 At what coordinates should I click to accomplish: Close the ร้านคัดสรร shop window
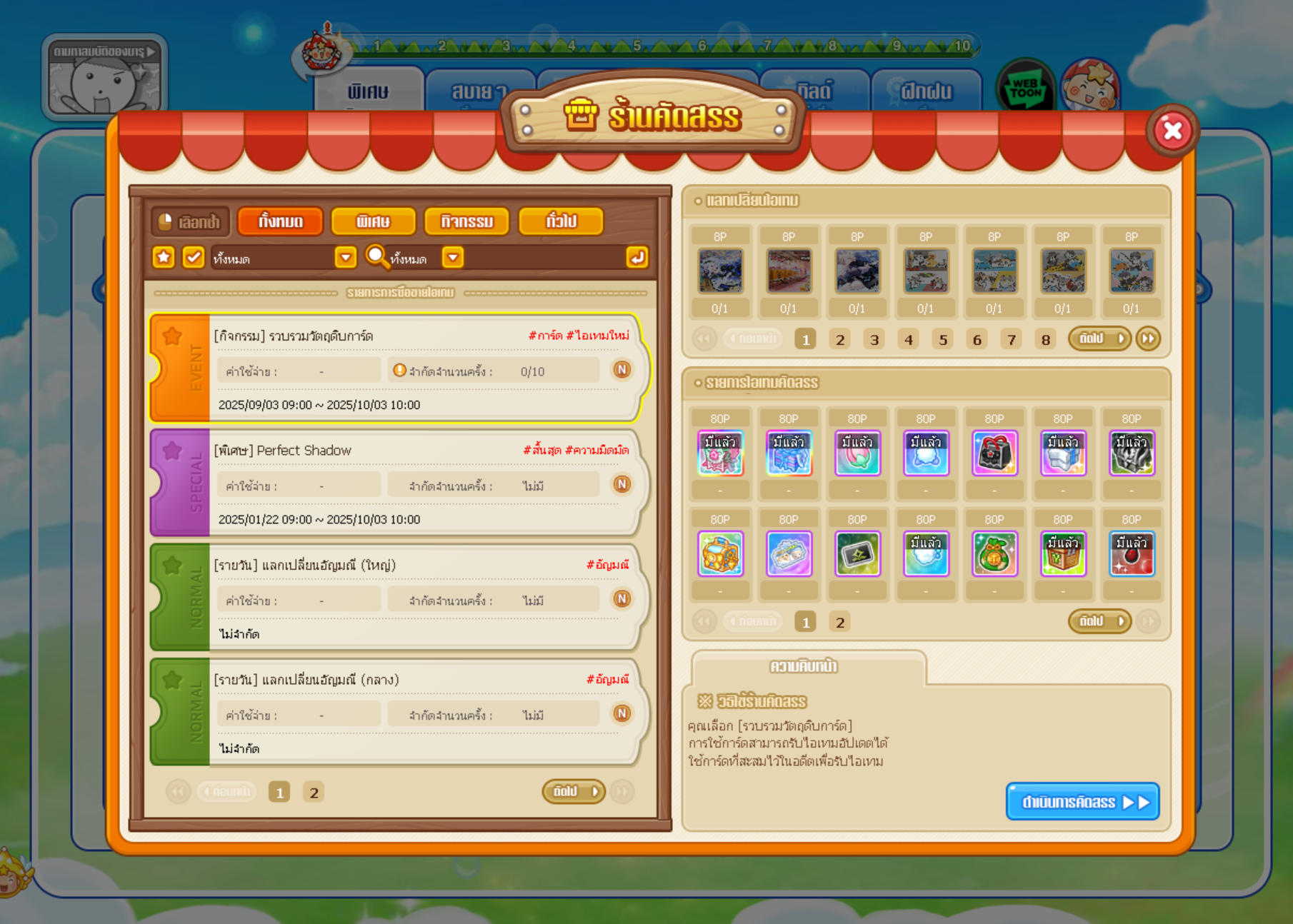(1172, 131)
